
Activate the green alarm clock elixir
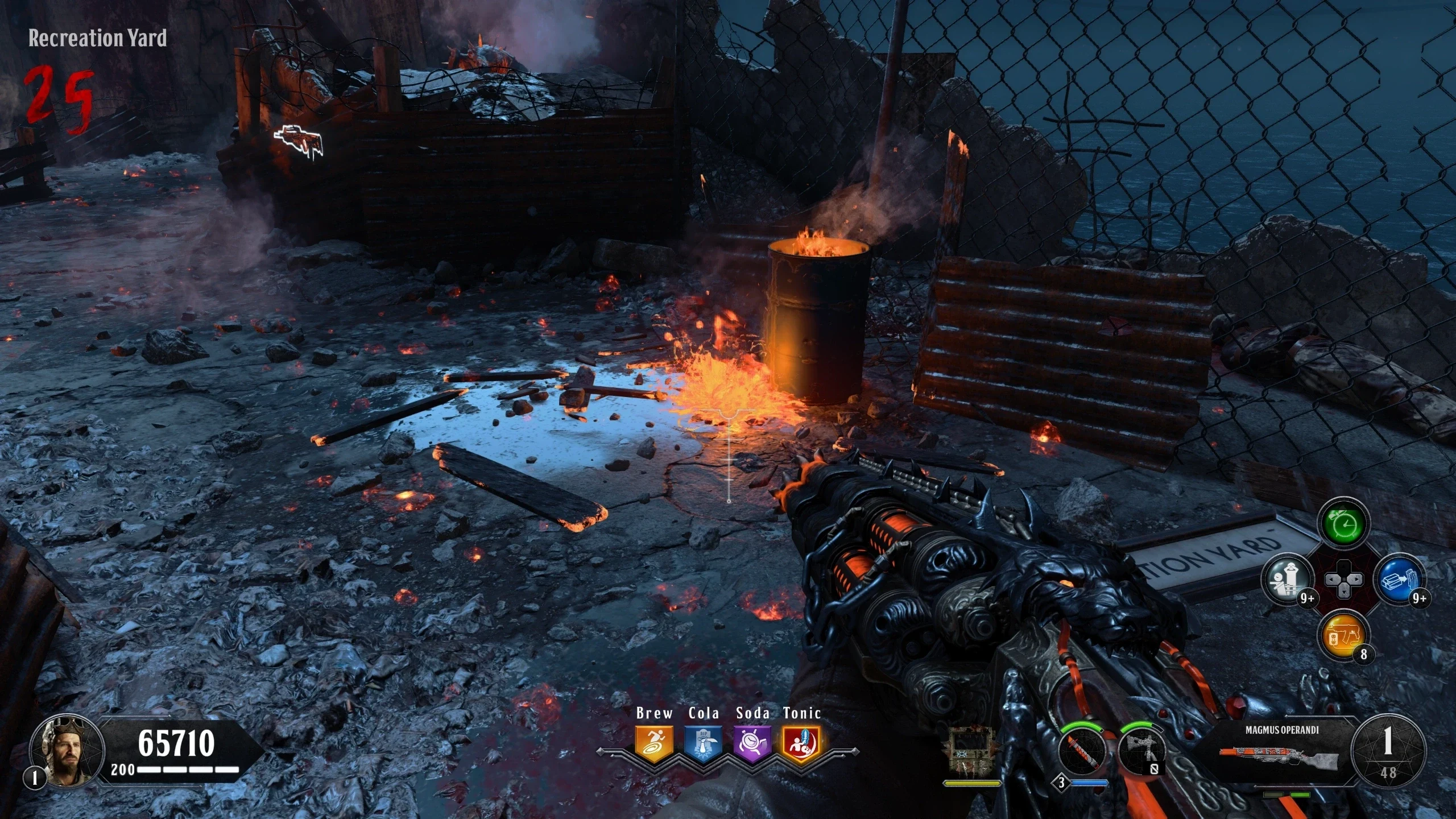tap(1344, 523)
